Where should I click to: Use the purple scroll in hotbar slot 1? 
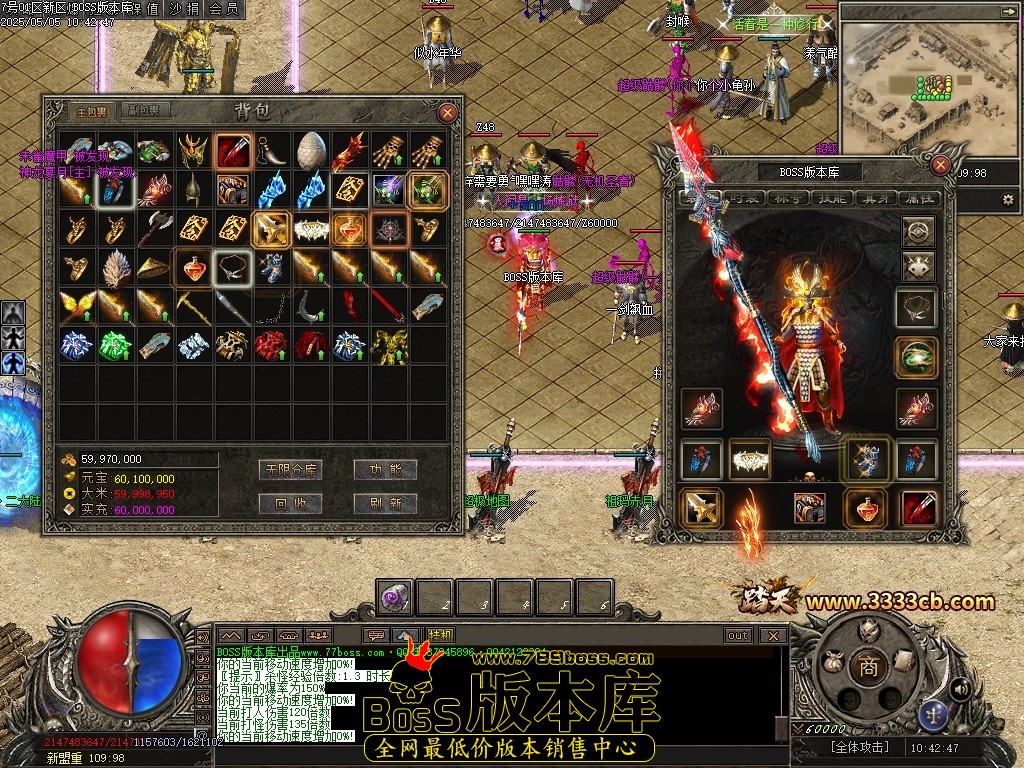click(394, 598)
